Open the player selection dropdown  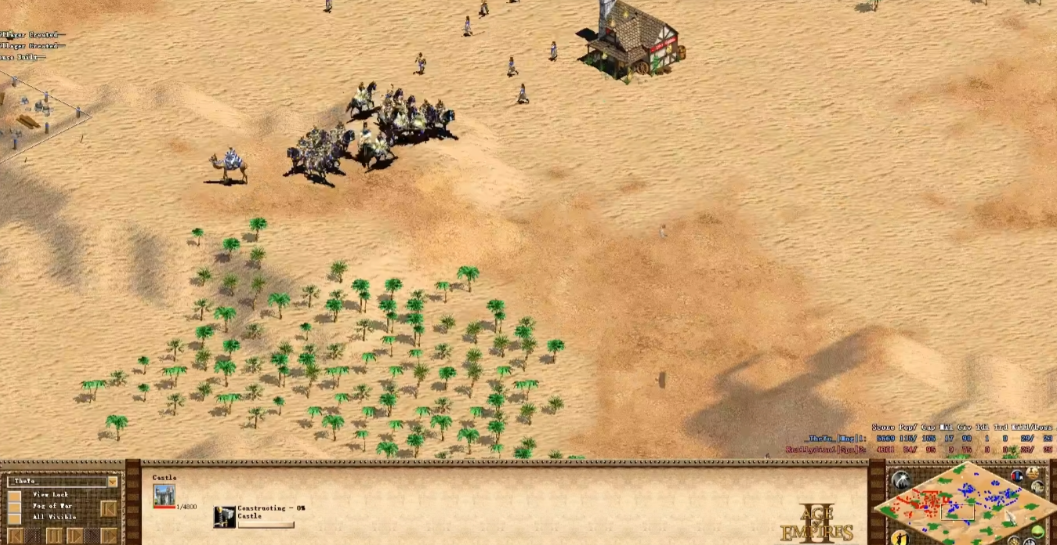point(112,481)
